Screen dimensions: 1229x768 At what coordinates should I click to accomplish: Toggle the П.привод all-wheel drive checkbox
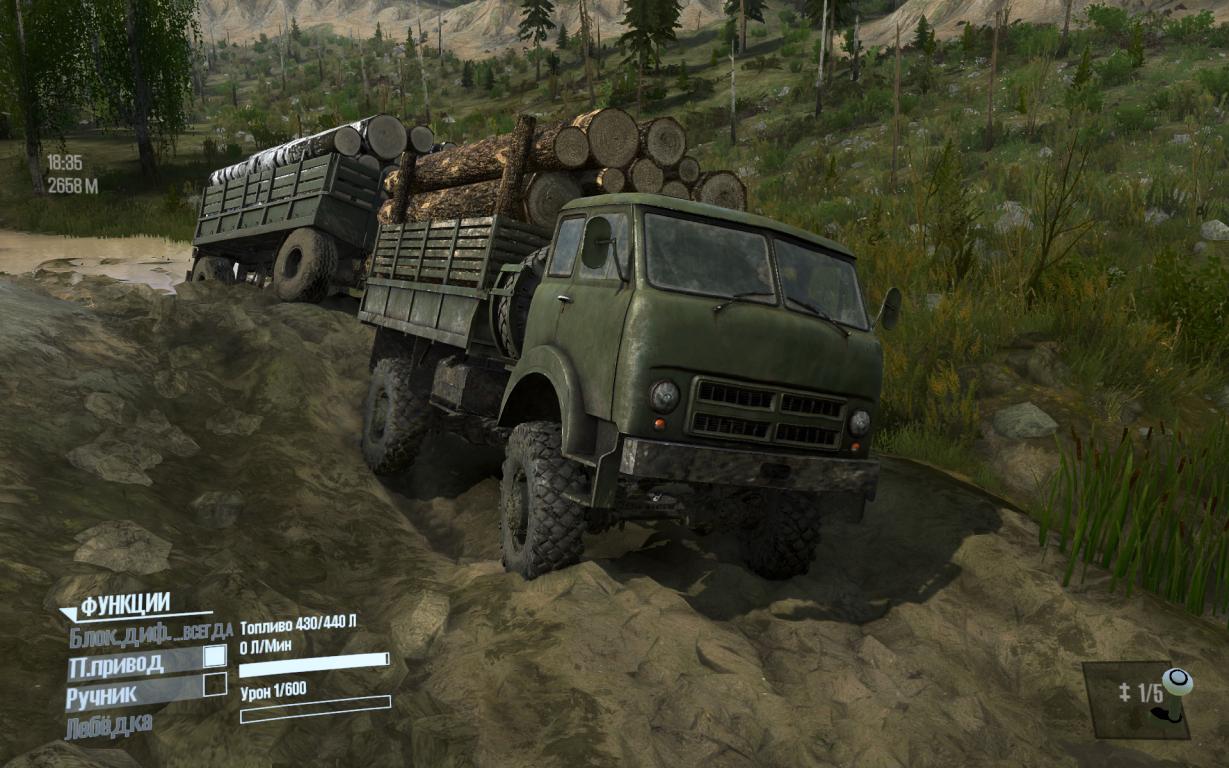tap(214, 656)
